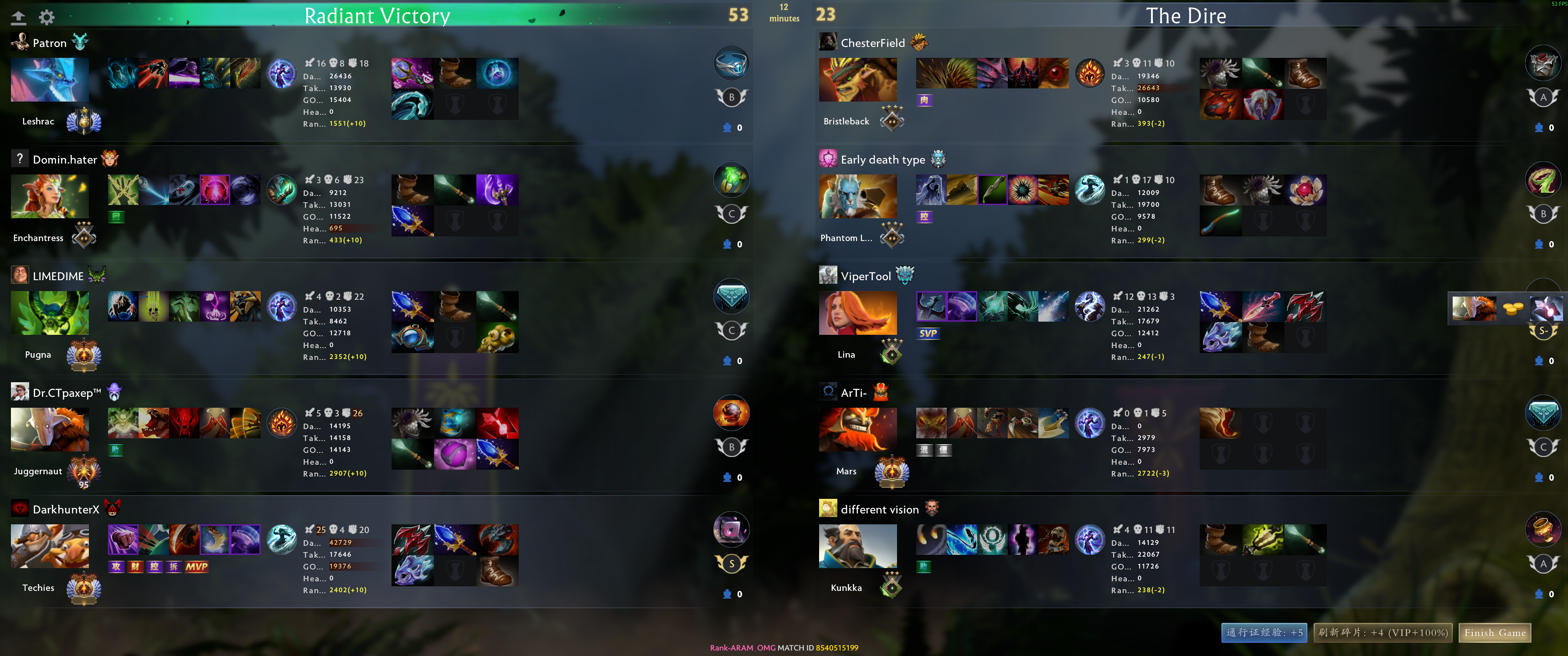The width and height of the screenshot is (1568, 656).
Task: Click the Techies hero portrait
Action: [x=49, y=546]
